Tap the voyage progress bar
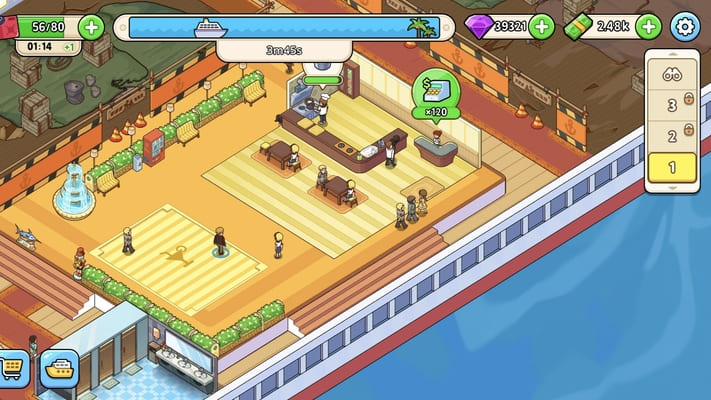 (x=284, y=28)
